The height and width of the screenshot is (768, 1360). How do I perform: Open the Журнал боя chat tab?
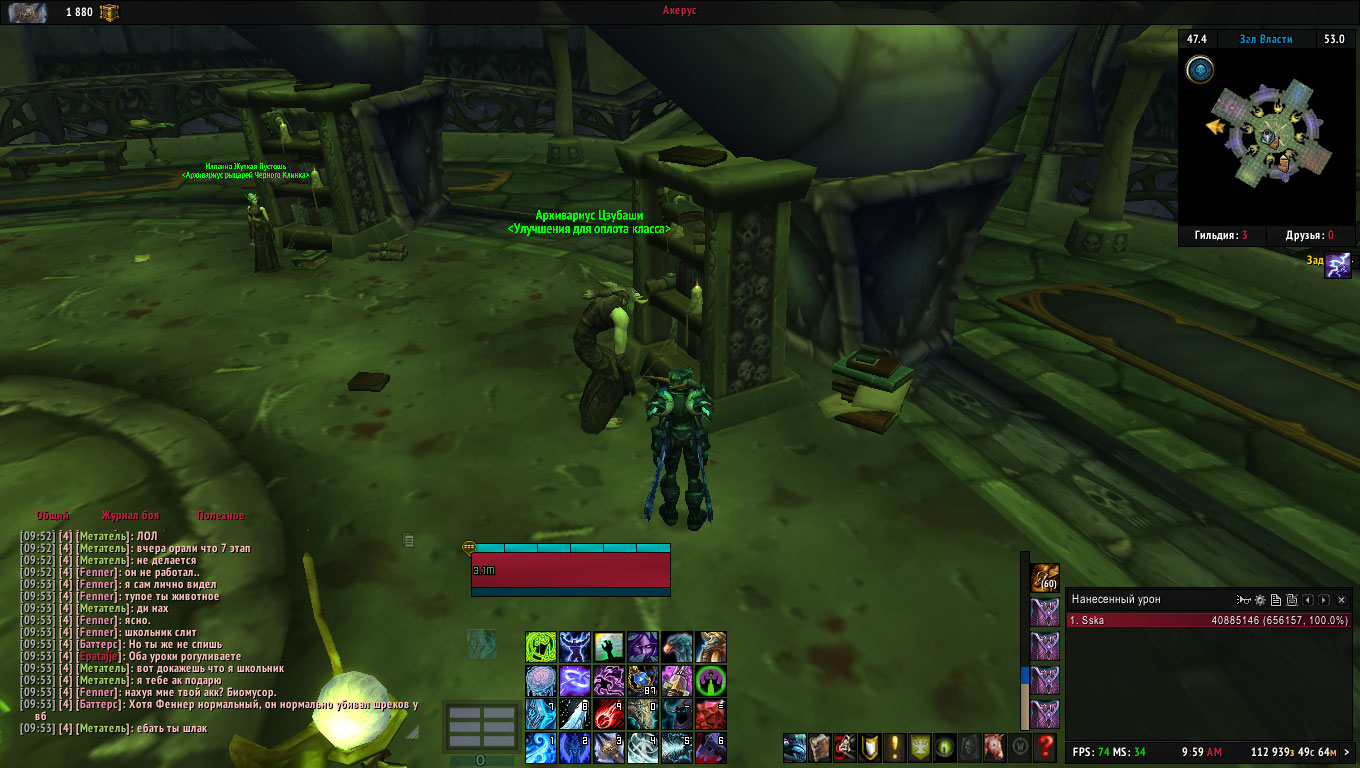tap(130, 516)
